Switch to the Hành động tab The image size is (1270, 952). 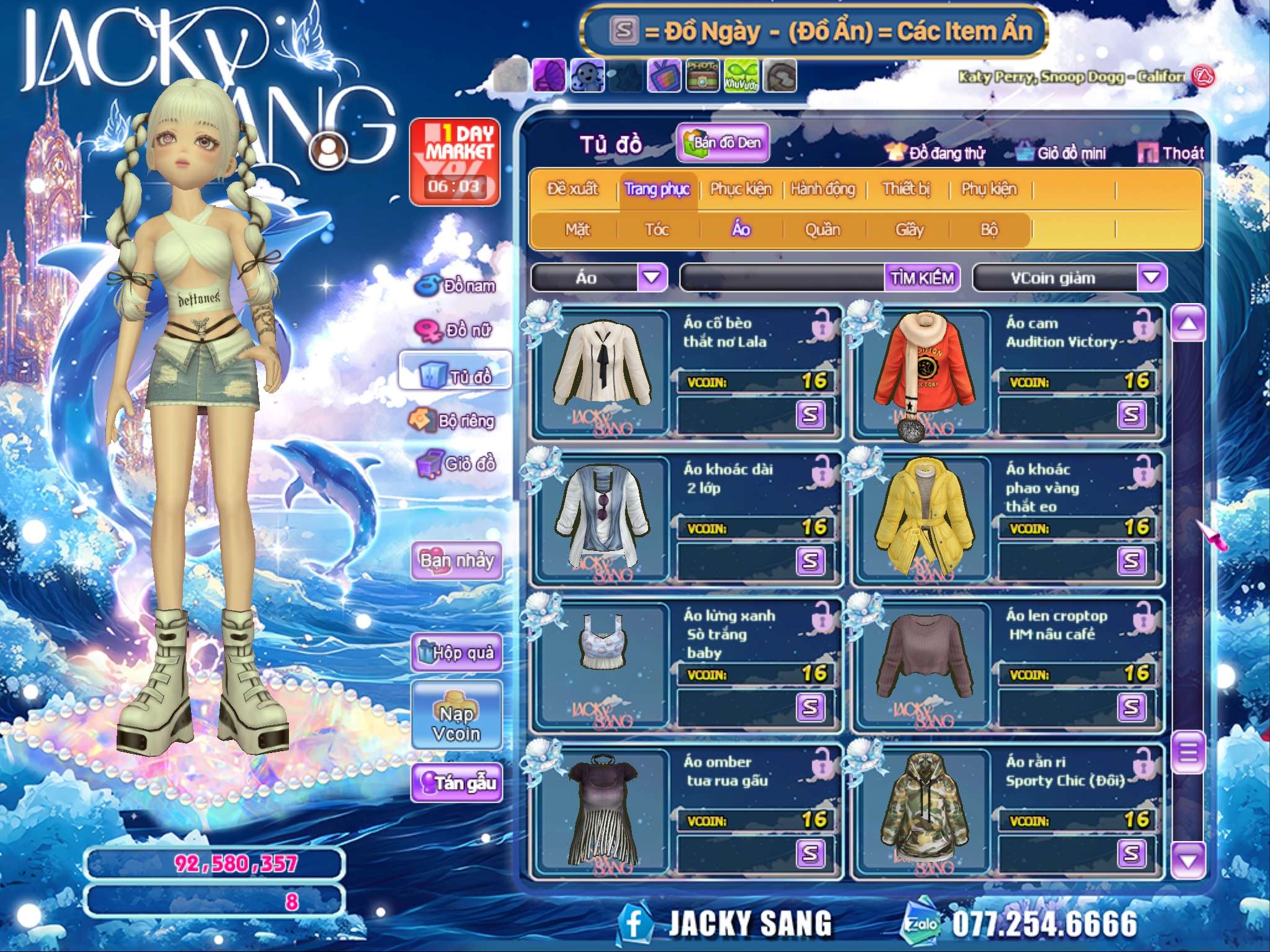[822, 189]
